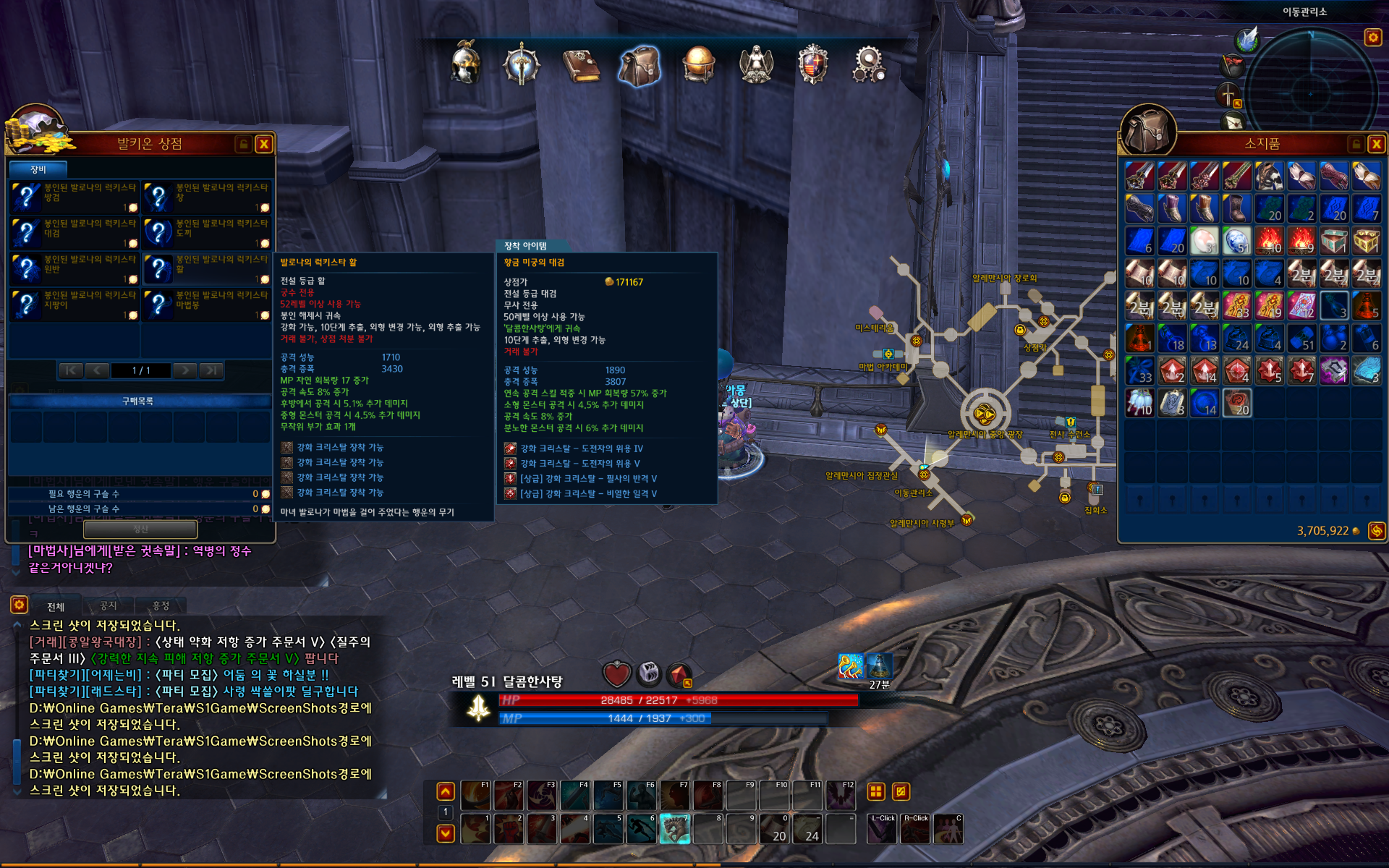The height and width of the screenshot is (868, 1389).
Task: Open the character helmet menu icon
Action: 465,64
